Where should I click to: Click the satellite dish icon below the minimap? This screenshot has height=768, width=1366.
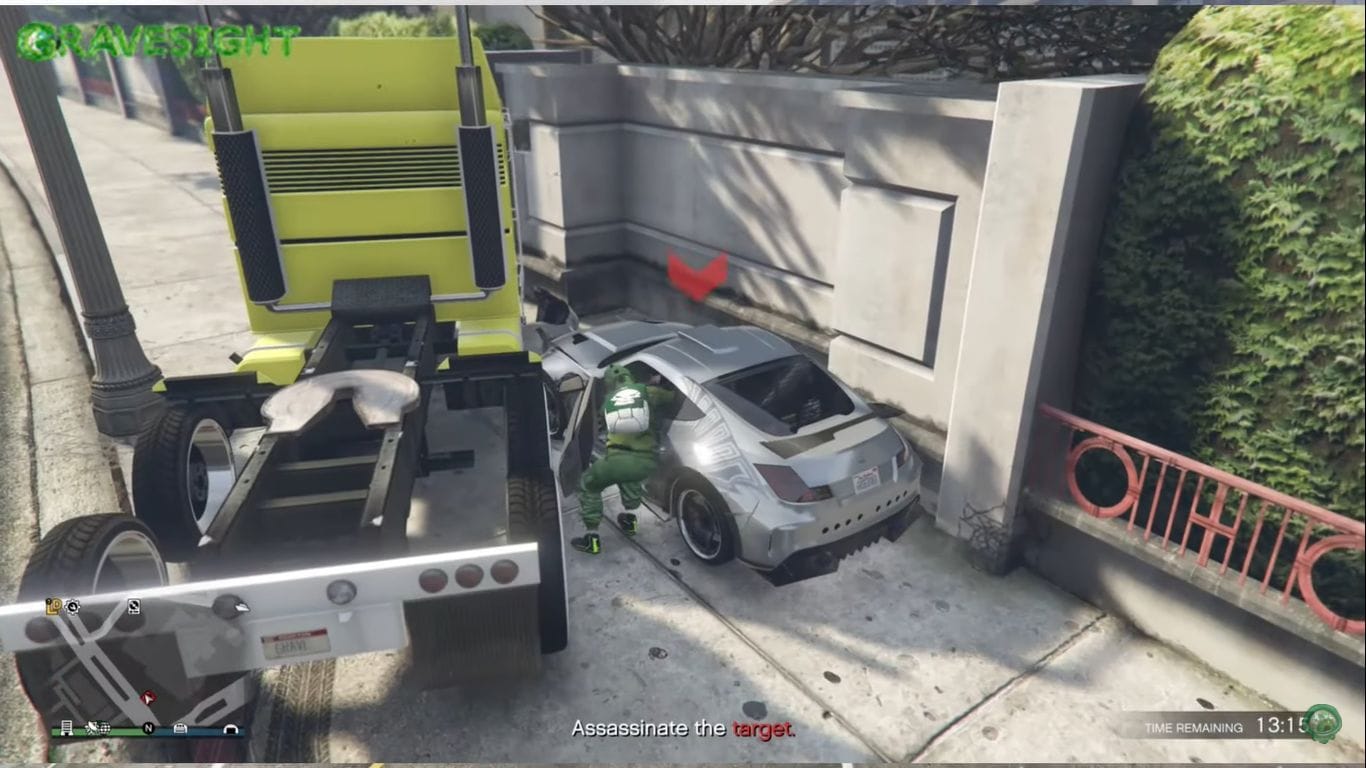[x=93, y=729]
